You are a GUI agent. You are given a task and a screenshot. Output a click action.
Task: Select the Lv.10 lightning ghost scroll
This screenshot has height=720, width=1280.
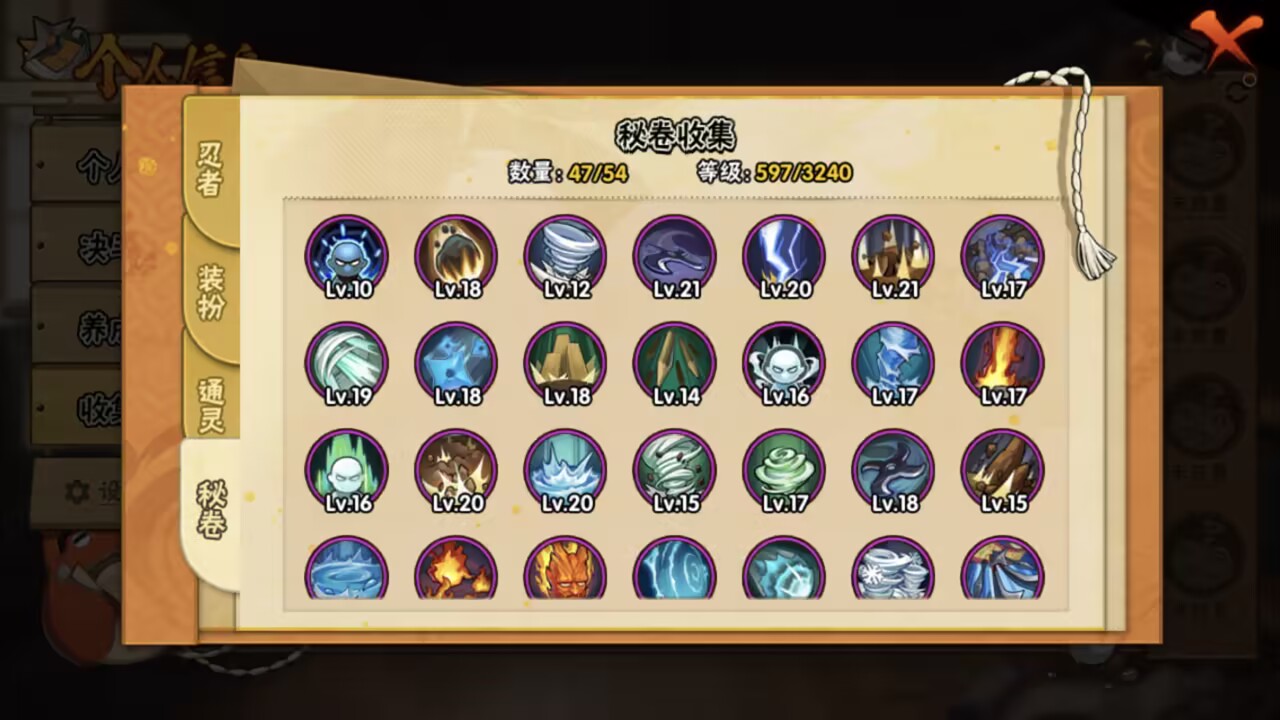[x=346, y=255]
